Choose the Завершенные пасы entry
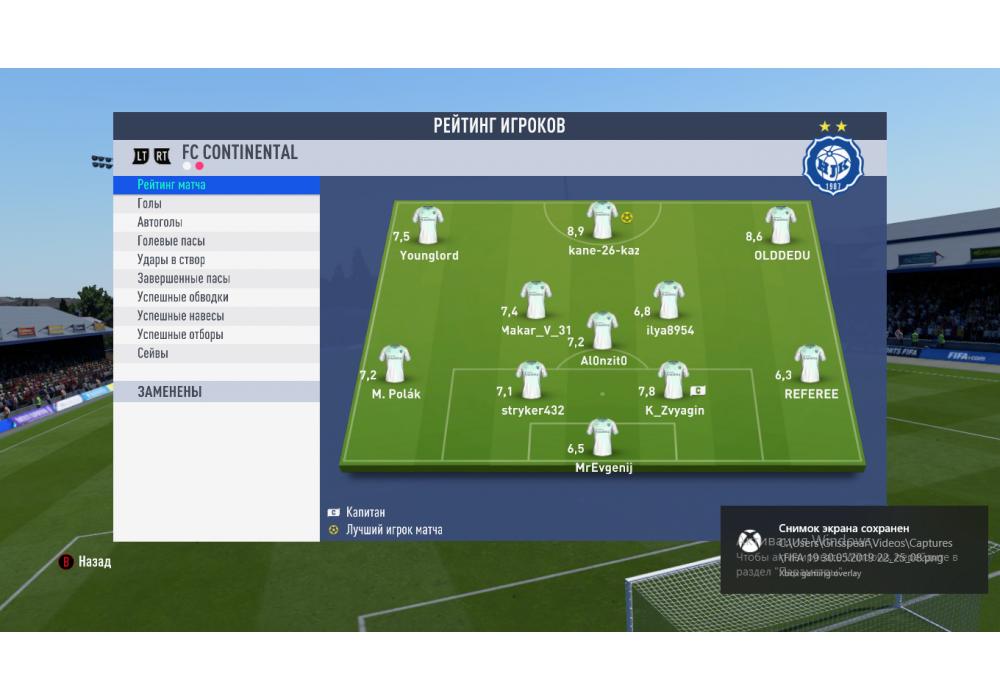 (183, 279)
